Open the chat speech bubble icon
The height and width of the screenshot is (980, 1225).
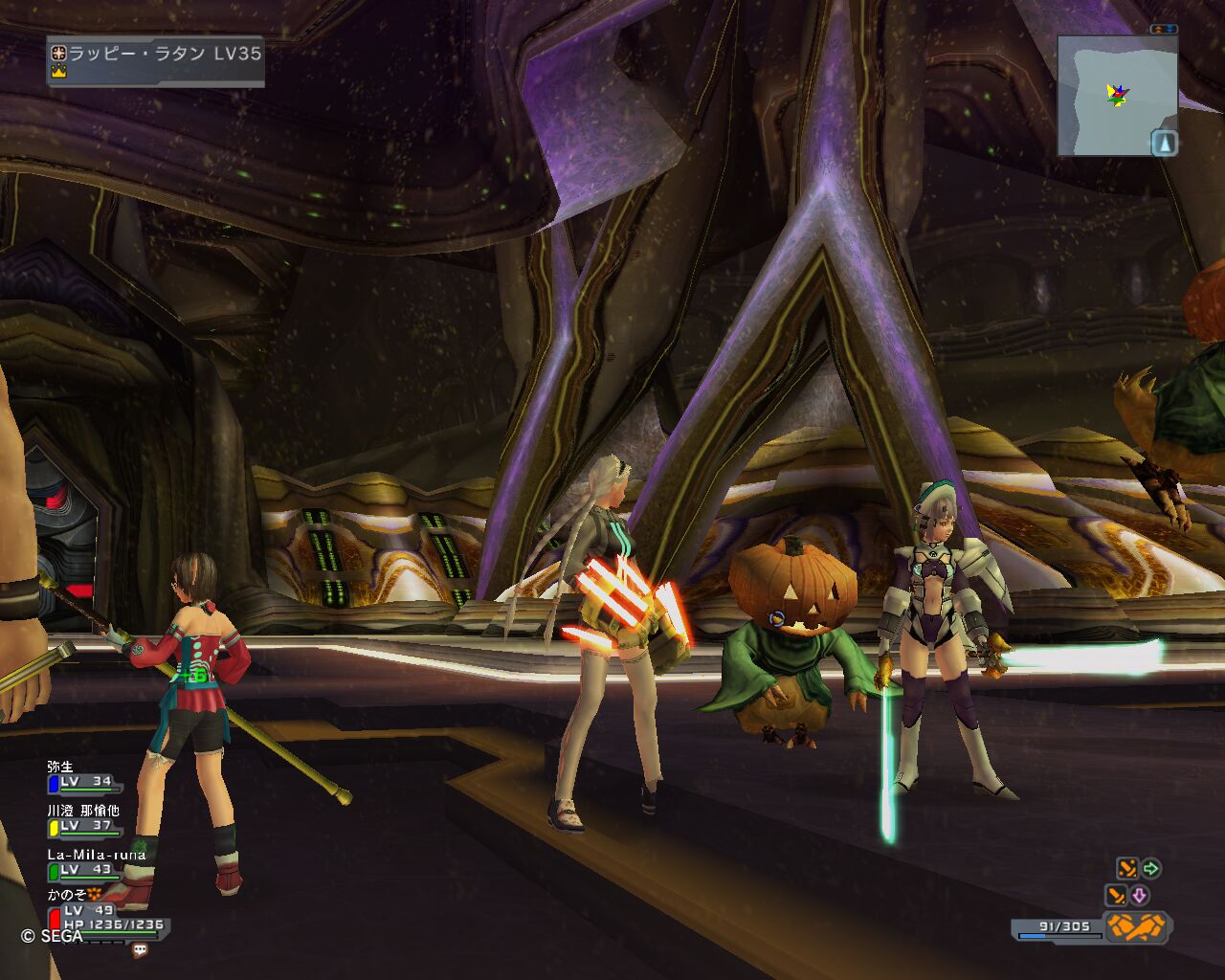click(140, 950)
